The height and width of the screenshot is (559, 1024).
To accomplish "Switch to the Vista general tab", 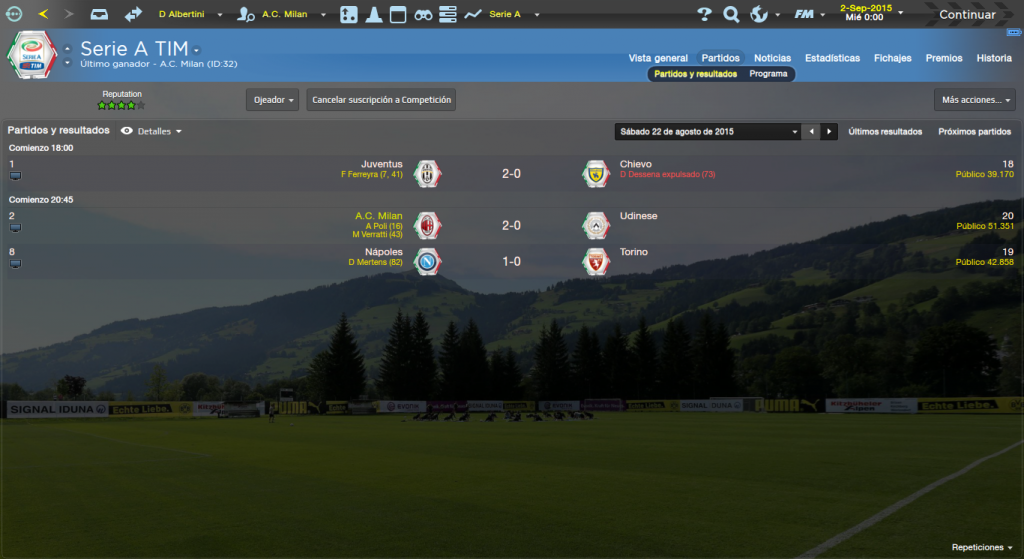I will pos(658,58).
